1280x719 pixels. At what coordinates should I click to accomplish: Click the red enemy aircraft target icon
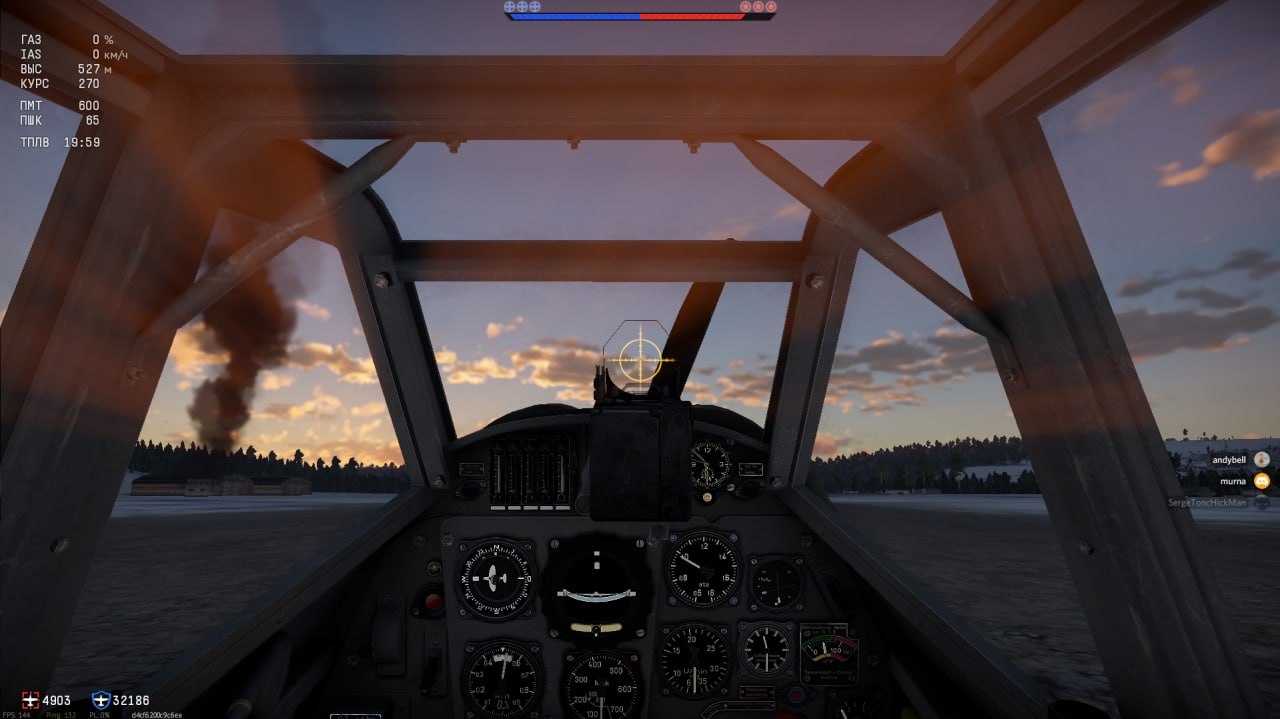pyautogui.click(x=30, y=700)
